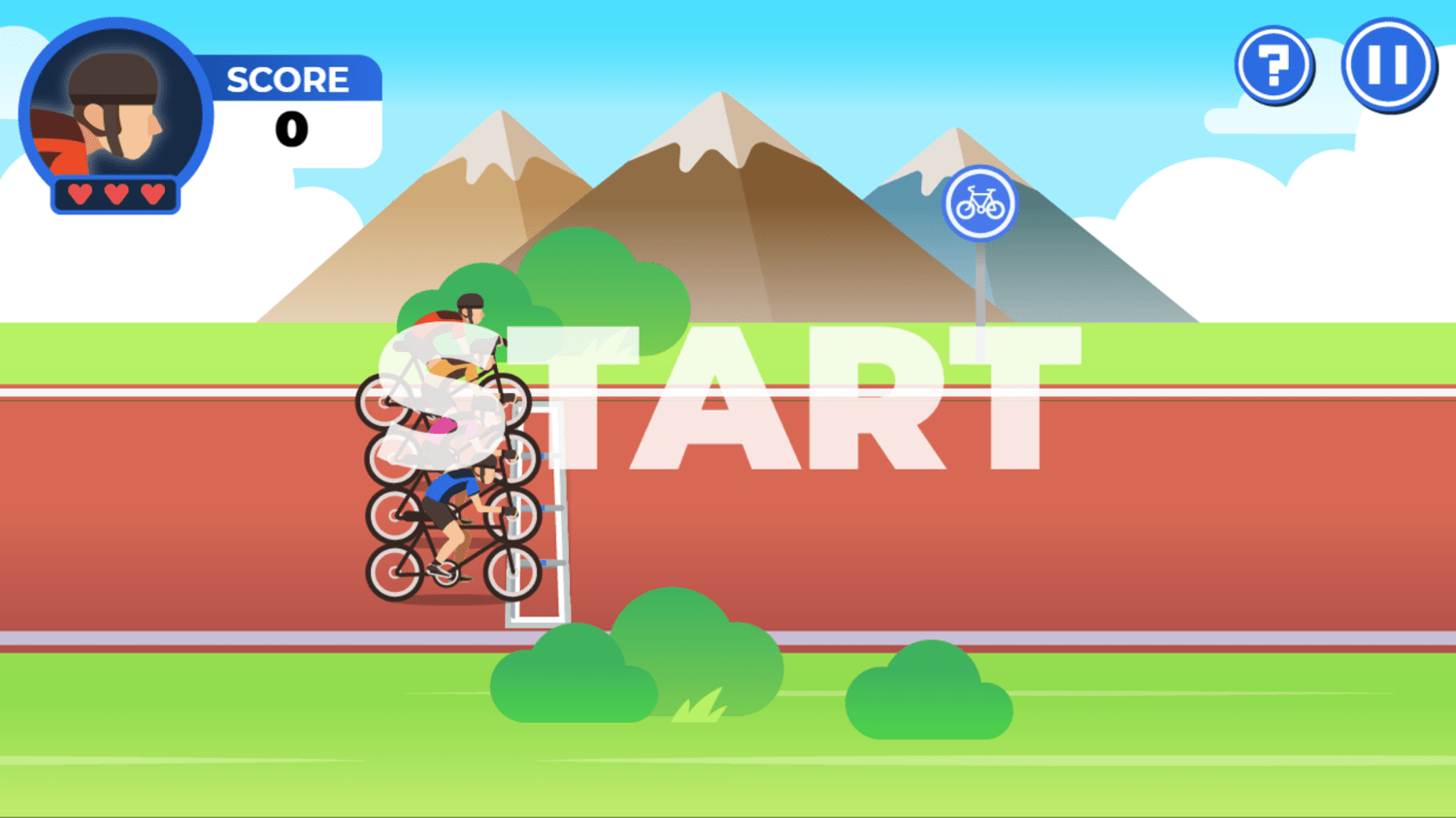Viewport: 1456px width, 818px height.
Task: Open details on the score counter showing 0
Action: pos(291,126)
